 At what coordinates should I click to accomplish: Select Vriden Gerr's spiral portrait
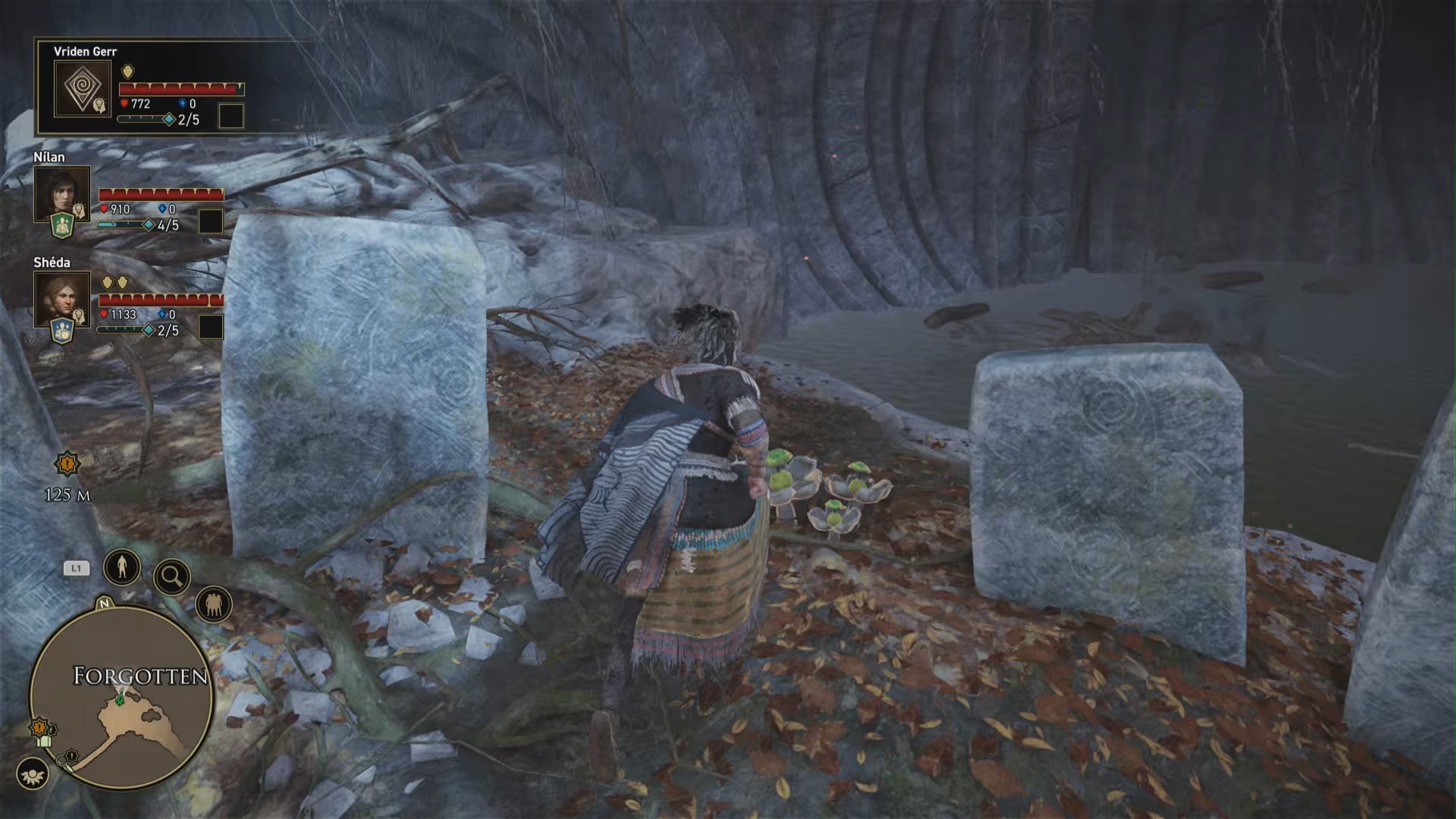click(82, 88)
